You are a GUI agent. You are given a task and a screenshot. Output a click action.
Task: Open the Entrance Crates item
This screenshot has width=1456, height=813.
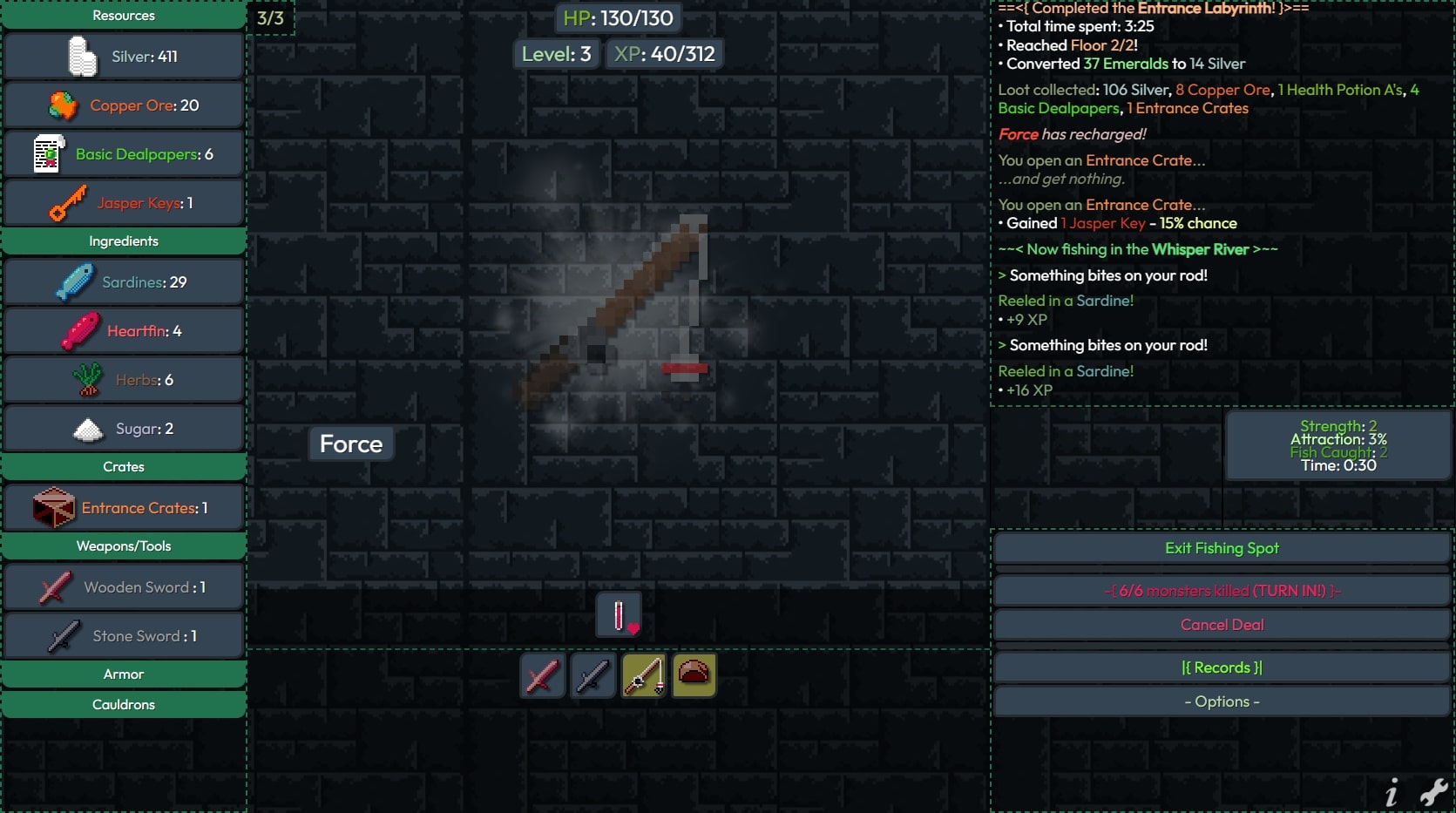tap(124, 508)
